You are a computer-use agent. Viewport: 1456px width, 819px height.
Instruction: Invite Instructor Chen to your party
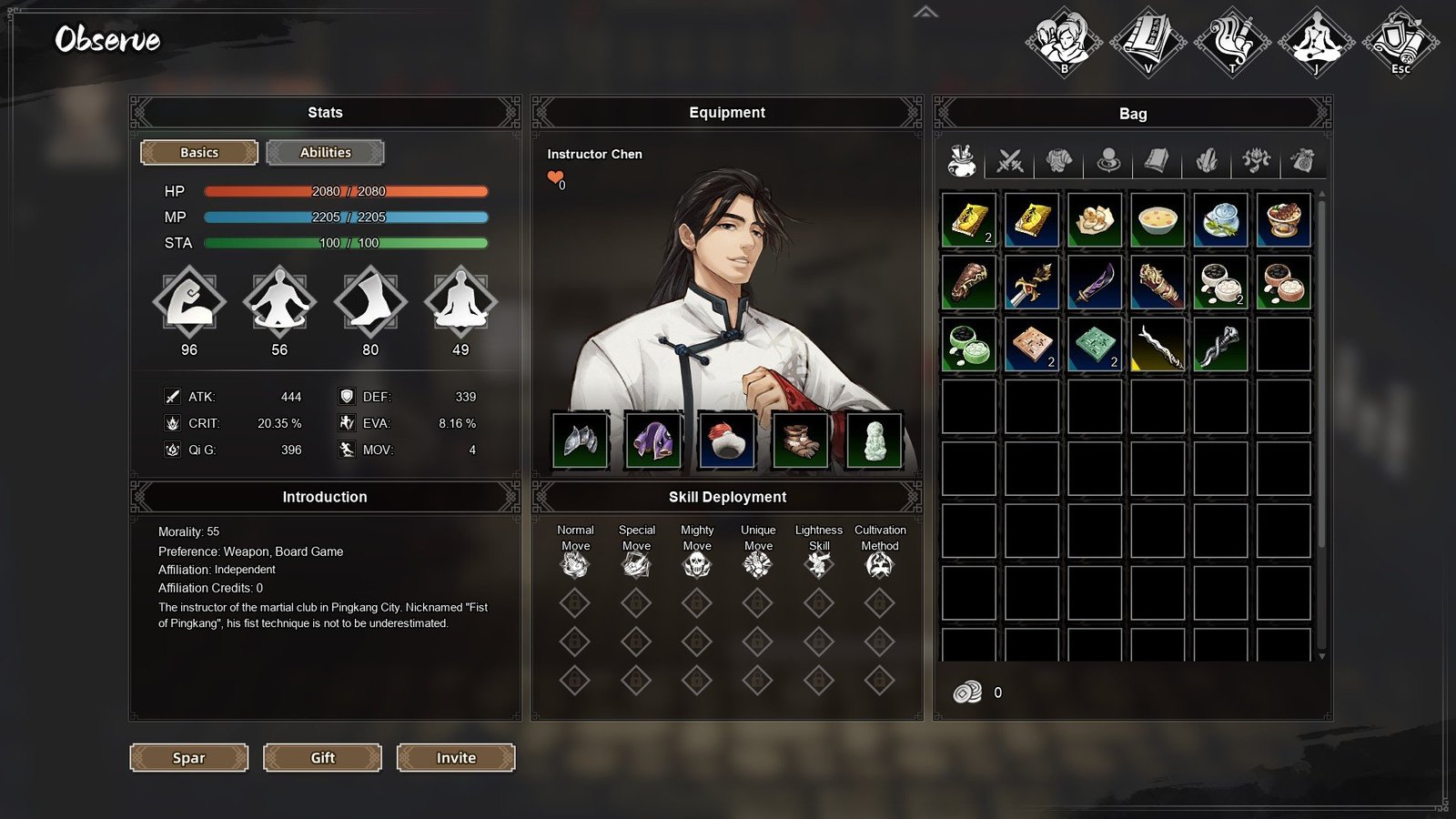456,757
